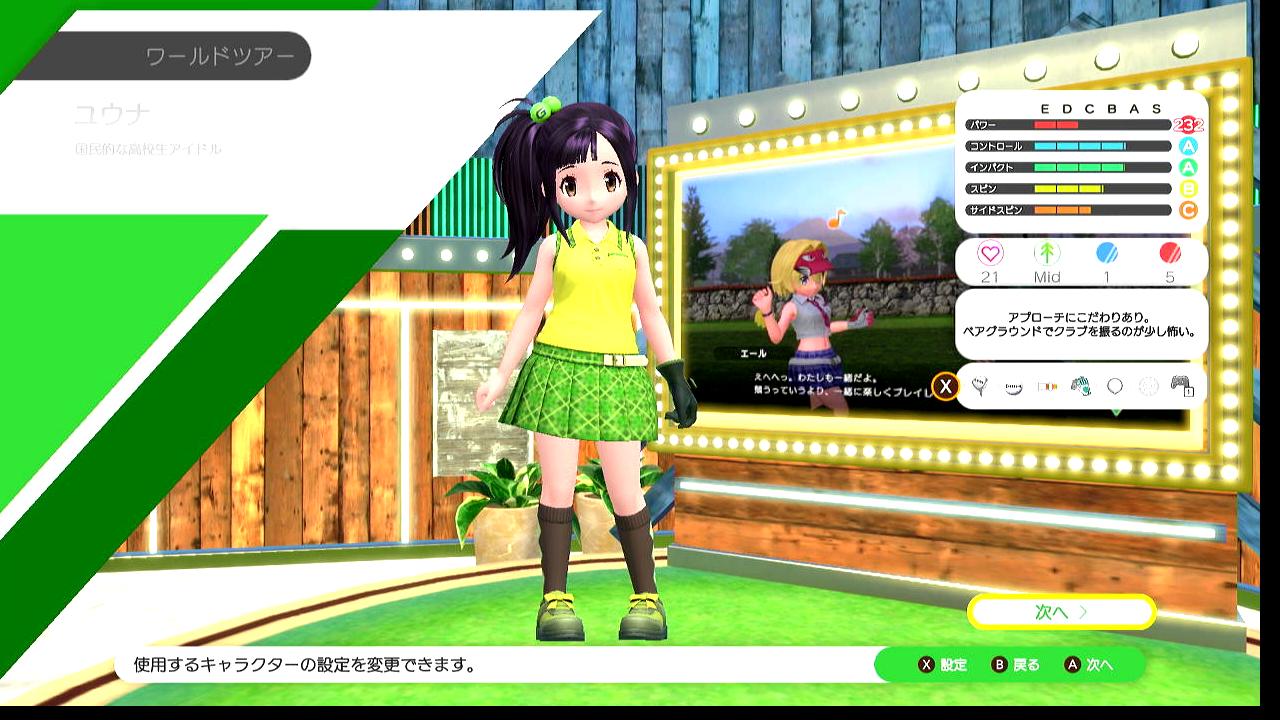Select the character model of ユウナ

tap(580, 350)
